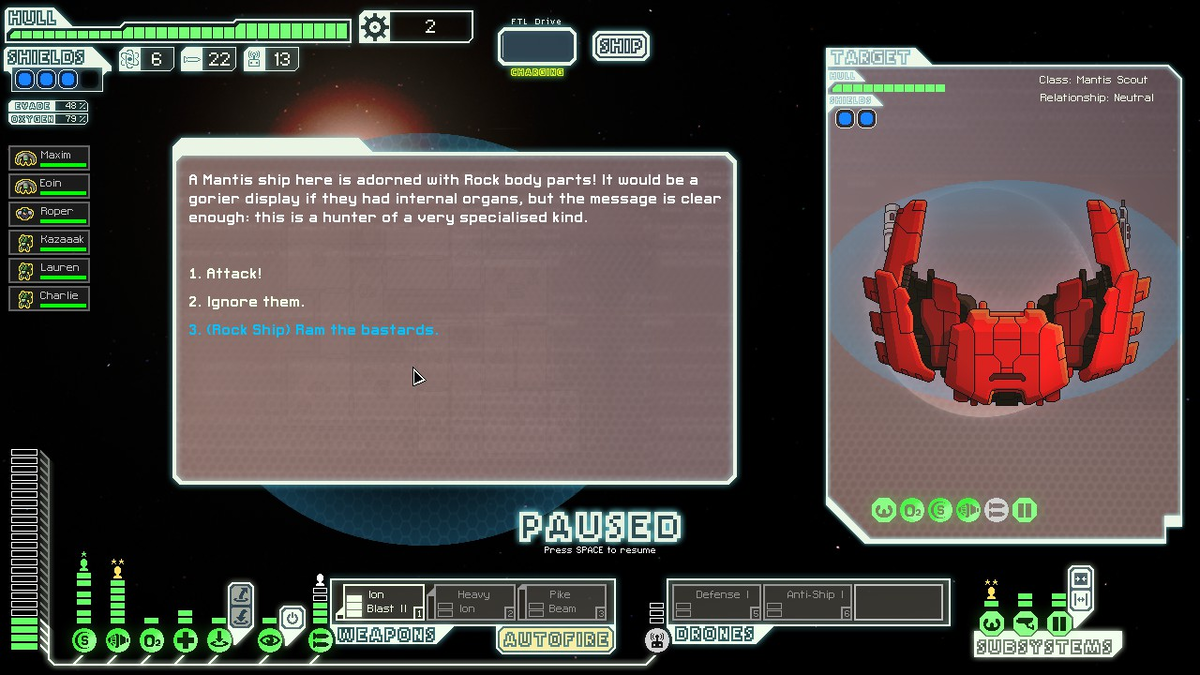Activate the Anti-Ship I drone slot

coord(808,602)
